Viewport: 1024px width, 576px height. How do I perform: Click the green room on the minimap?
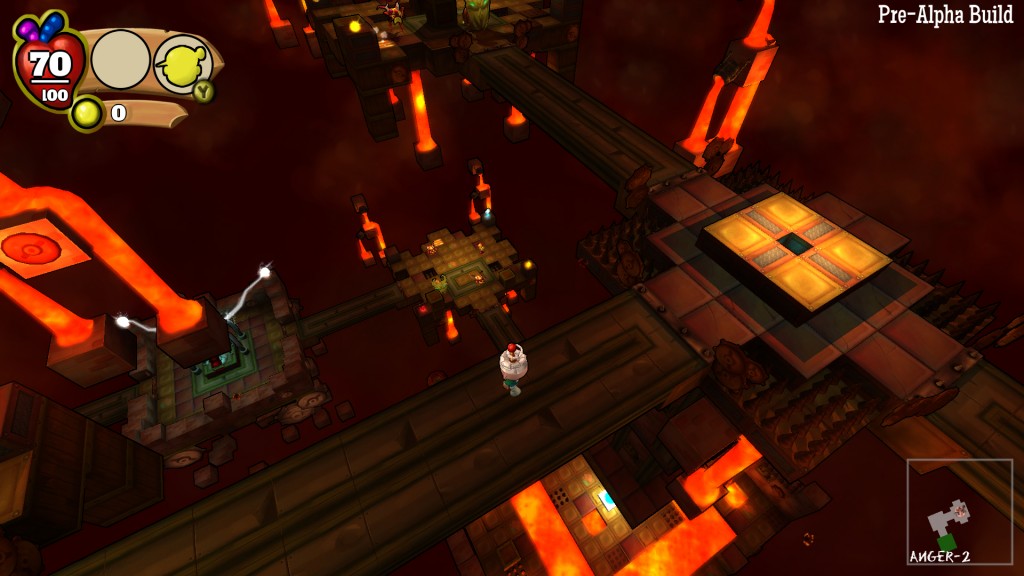point(946,541)
